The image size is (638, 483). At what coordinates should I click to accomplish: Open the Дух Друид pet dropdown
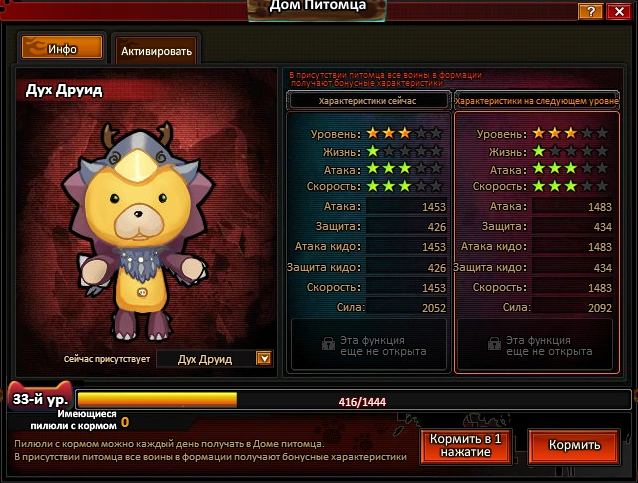[264, 359]
